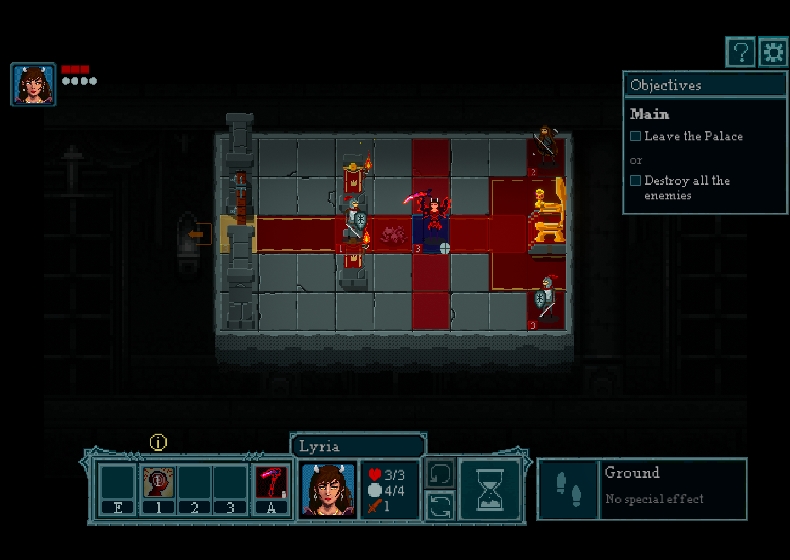The width and height of the screenshot is (790, 560).
Task: Open the help question mark menu
Action: click(740, 52)
